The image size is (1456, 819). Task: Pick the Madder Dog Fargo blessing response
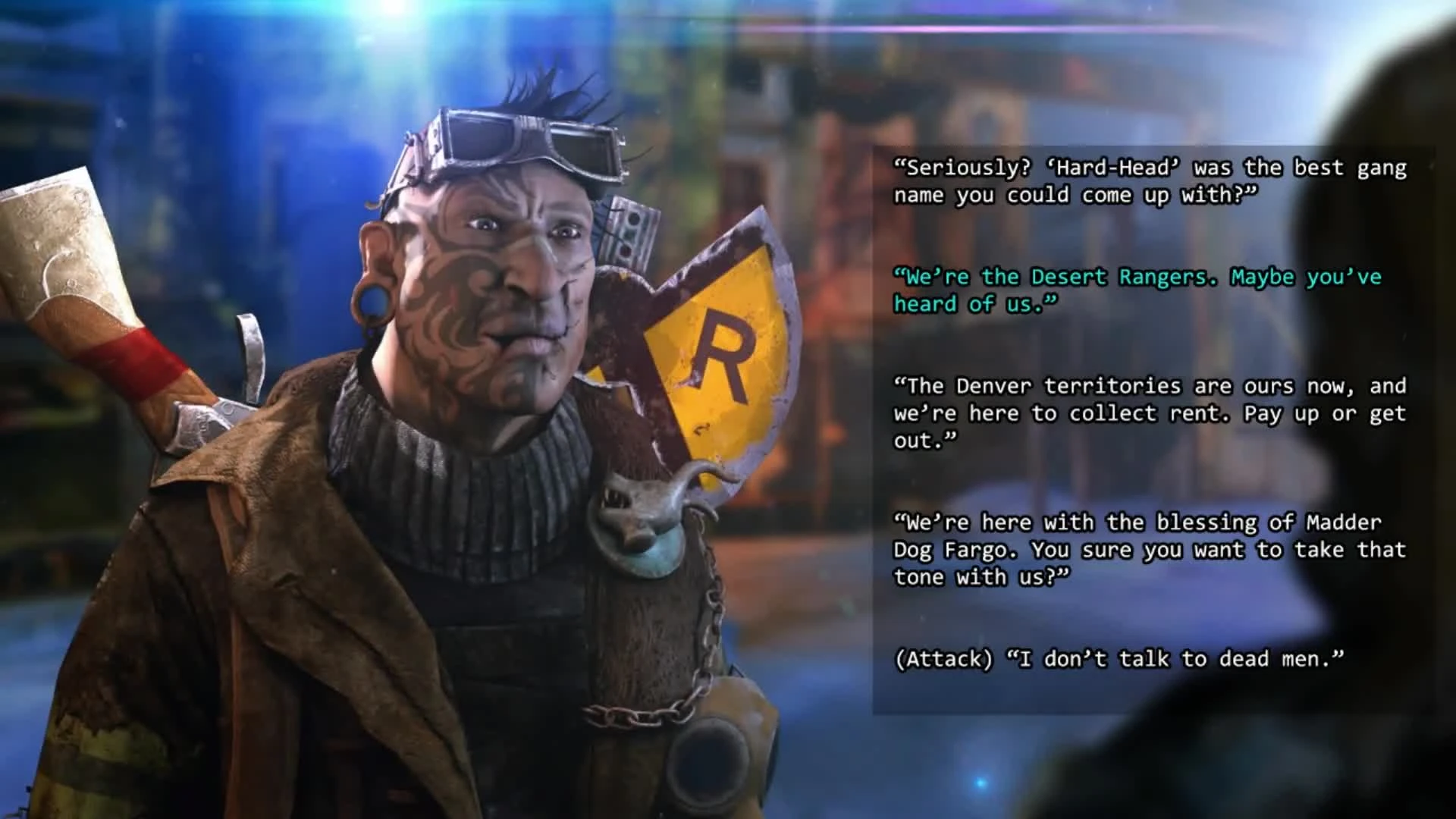pyautogui.click(x=1149, y=549)
